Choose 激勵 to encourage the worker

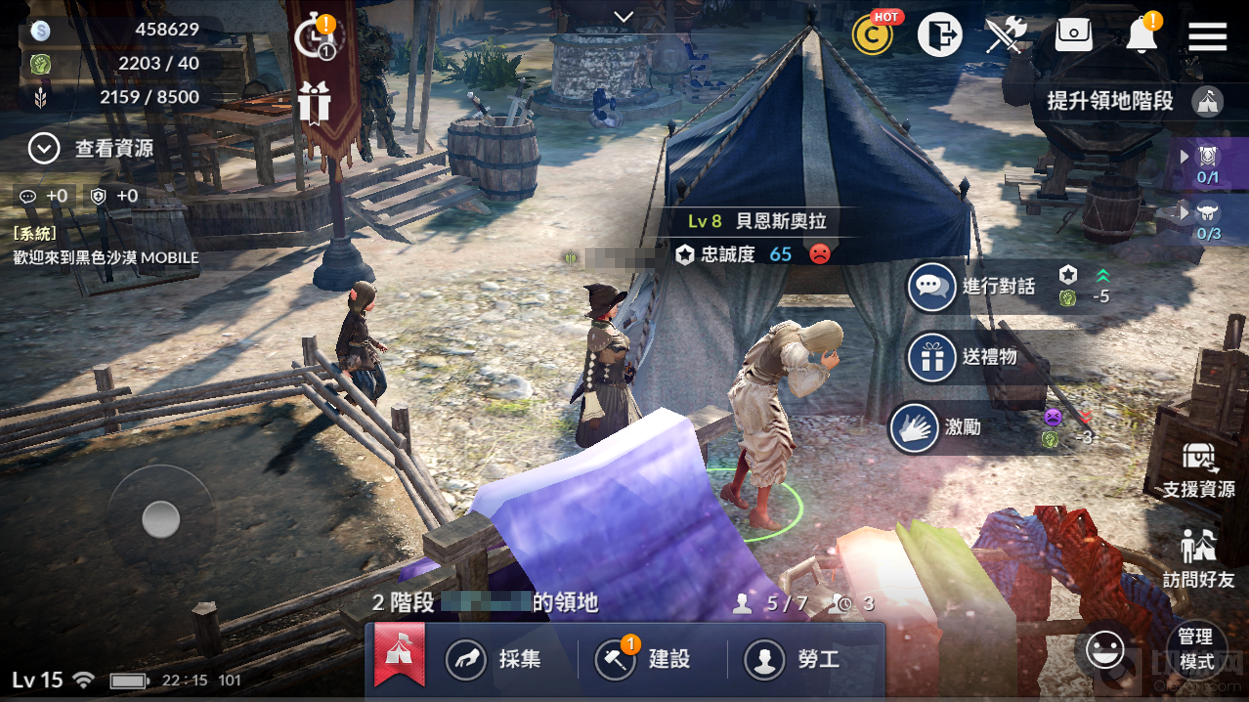937,428
